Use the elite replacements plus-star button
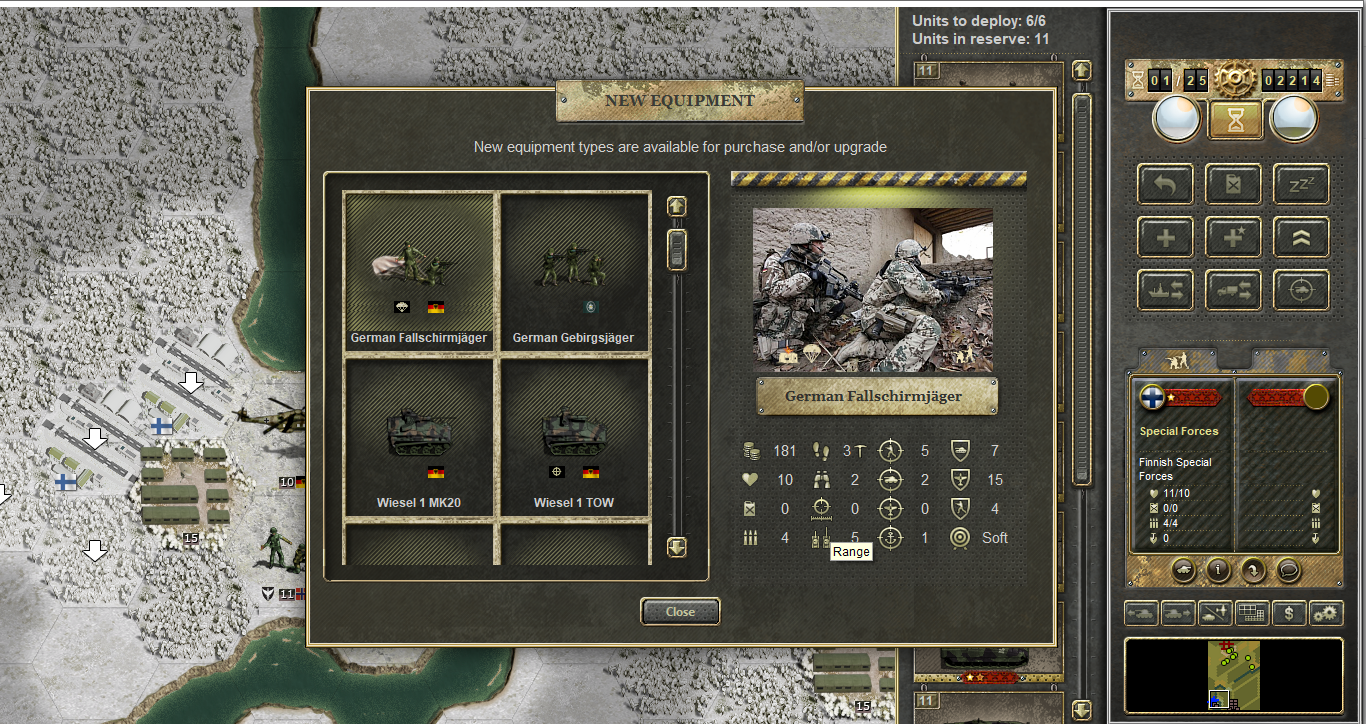The width and height of the screenshot is (1366, 724). 1233,237
